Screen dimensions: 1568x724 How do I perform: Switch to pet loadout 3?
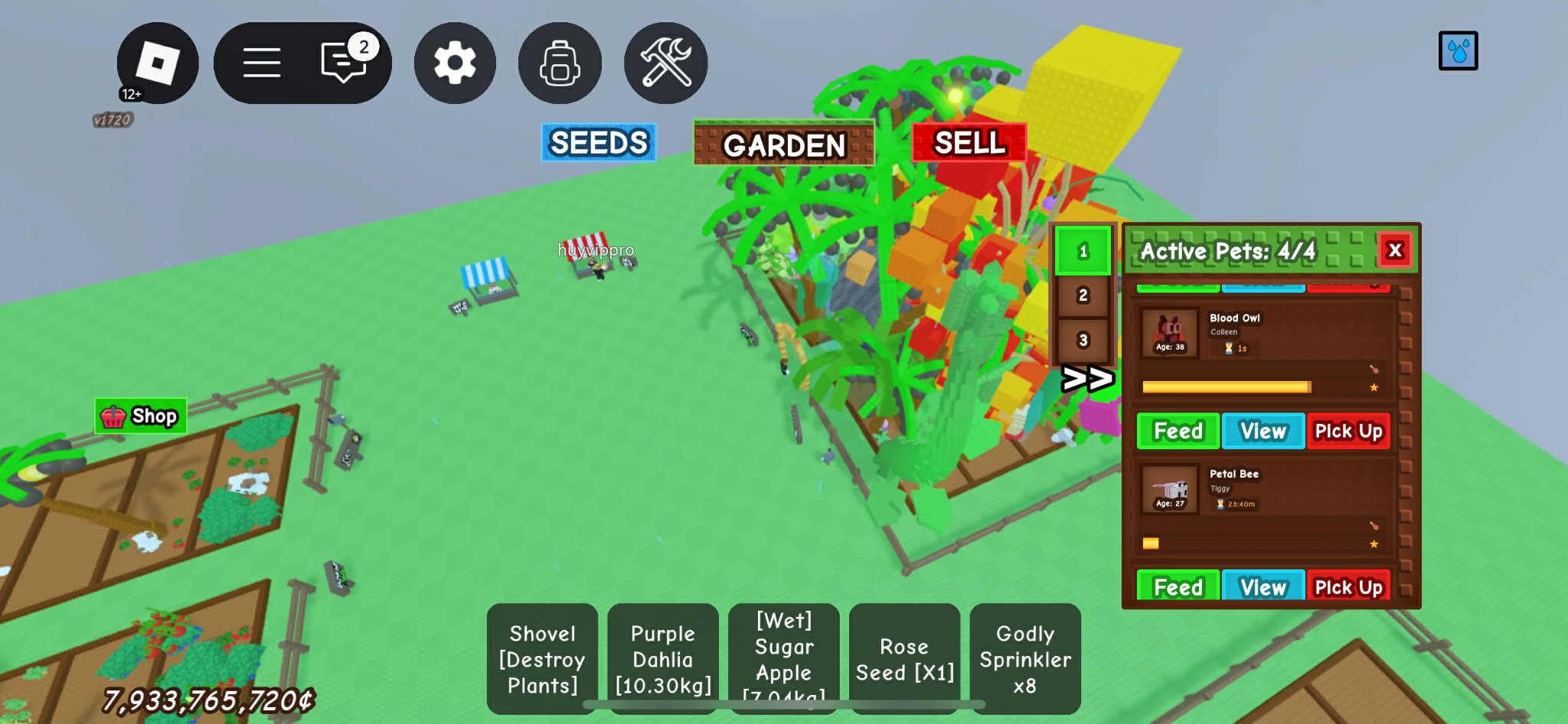point(1083,340)
